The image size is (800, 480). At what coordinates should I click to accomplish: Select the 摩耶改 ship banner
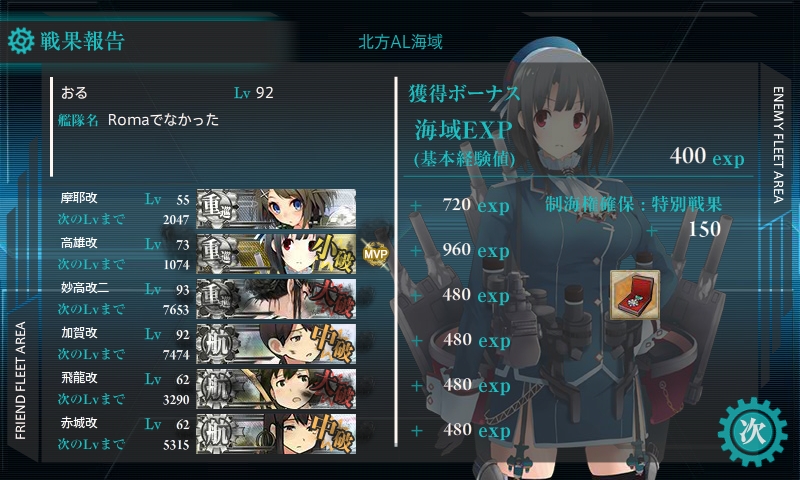pyautogui.click(x=276, y=207)
